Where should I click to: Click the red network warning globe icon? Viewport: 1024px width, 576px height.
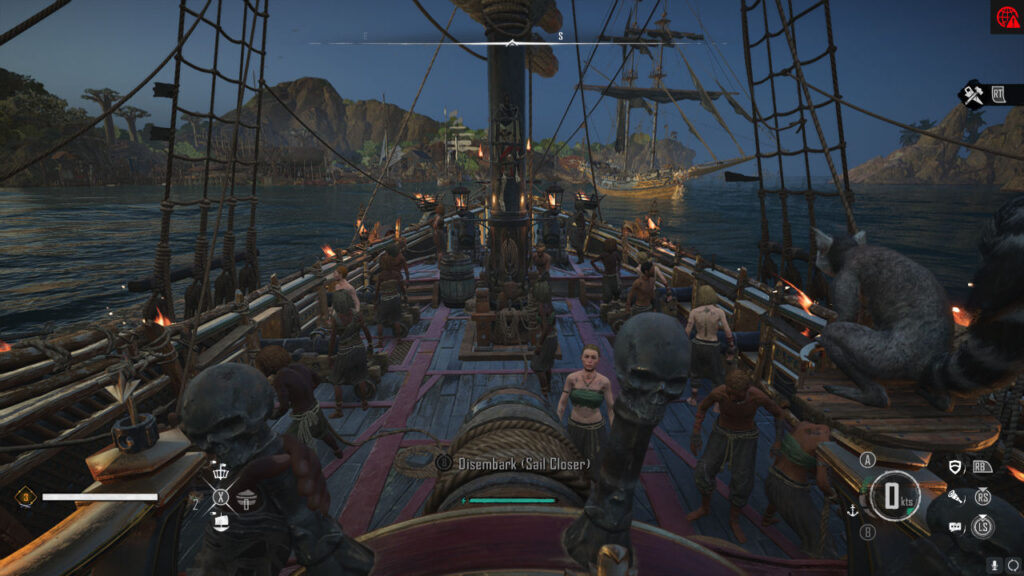click(1006, 17)
